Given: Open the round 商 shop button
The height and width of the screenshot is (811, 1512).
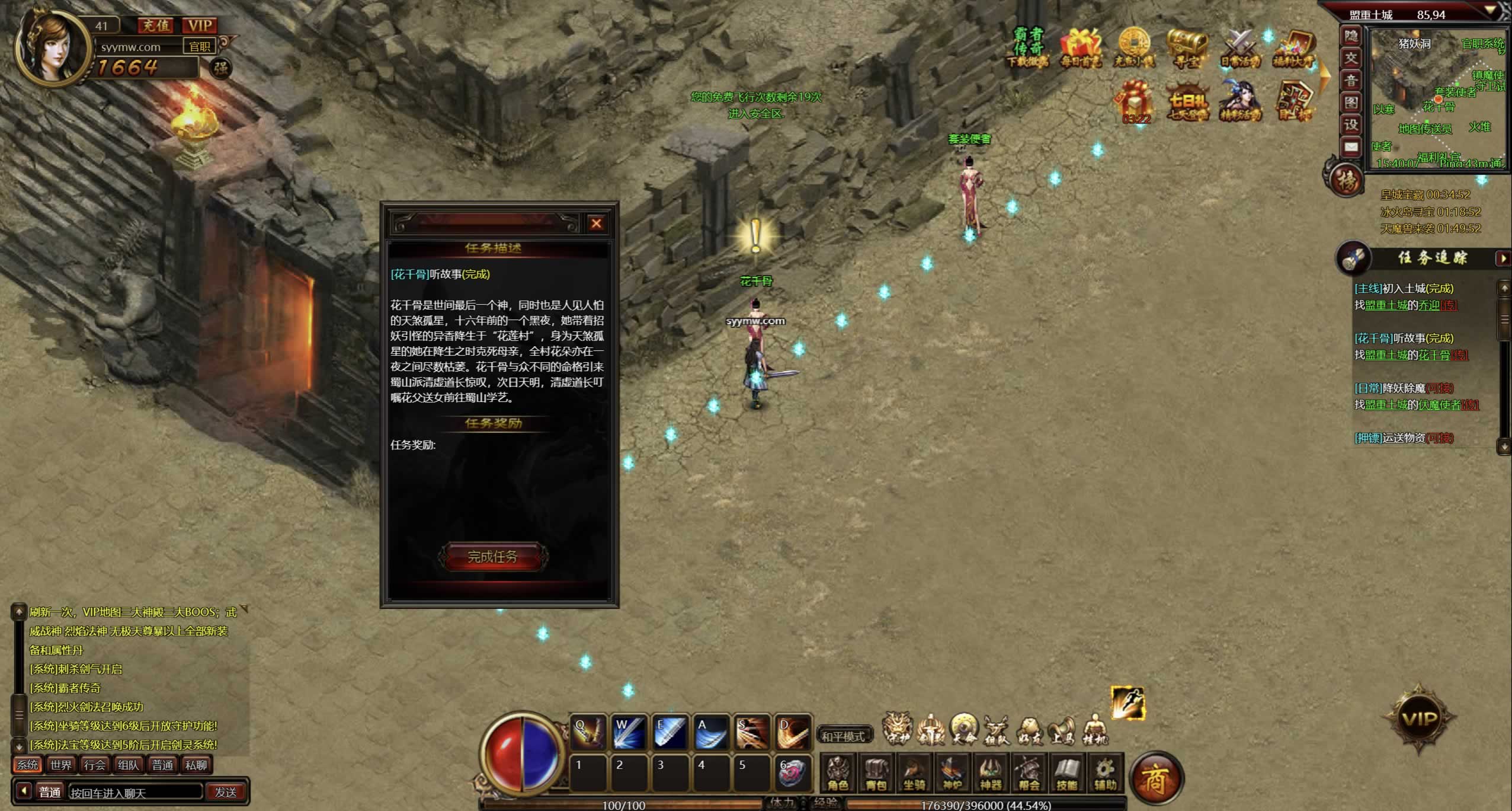Looking at the screenshot, I should click(1155, 779).
